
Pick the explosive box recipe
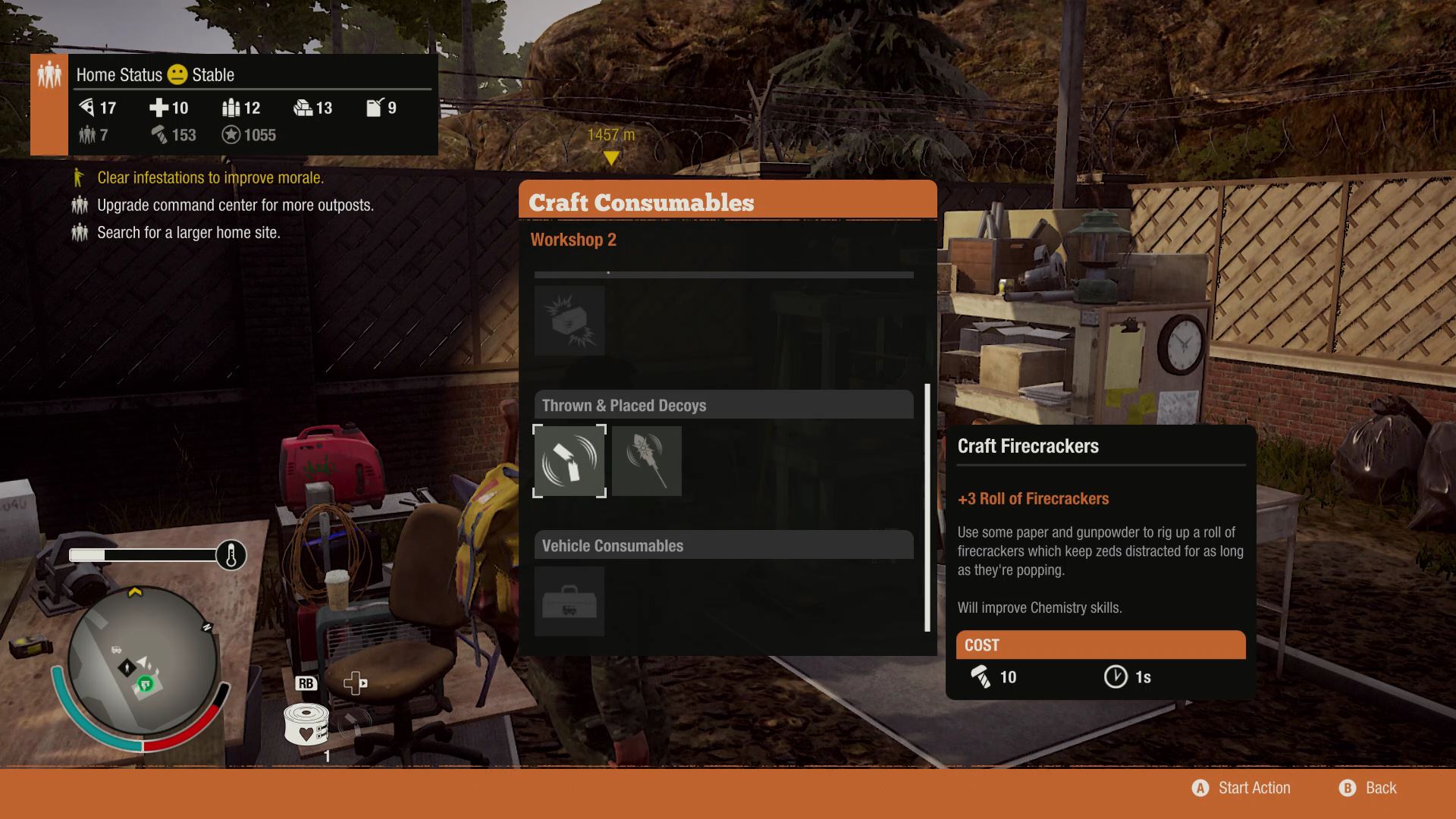[x=570, y=321]
